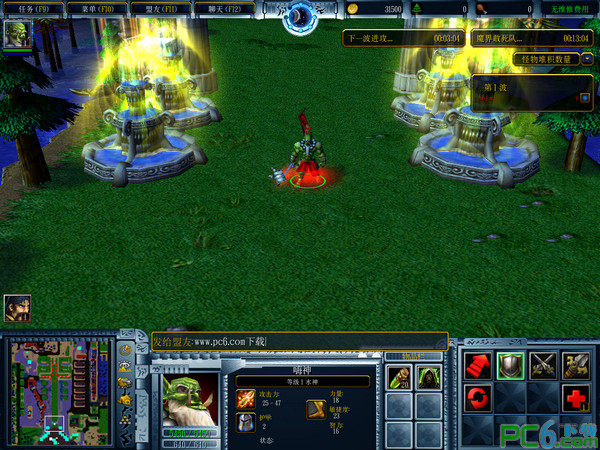
Task: Click the red circular arrows command icon
Action: point(479,399)
